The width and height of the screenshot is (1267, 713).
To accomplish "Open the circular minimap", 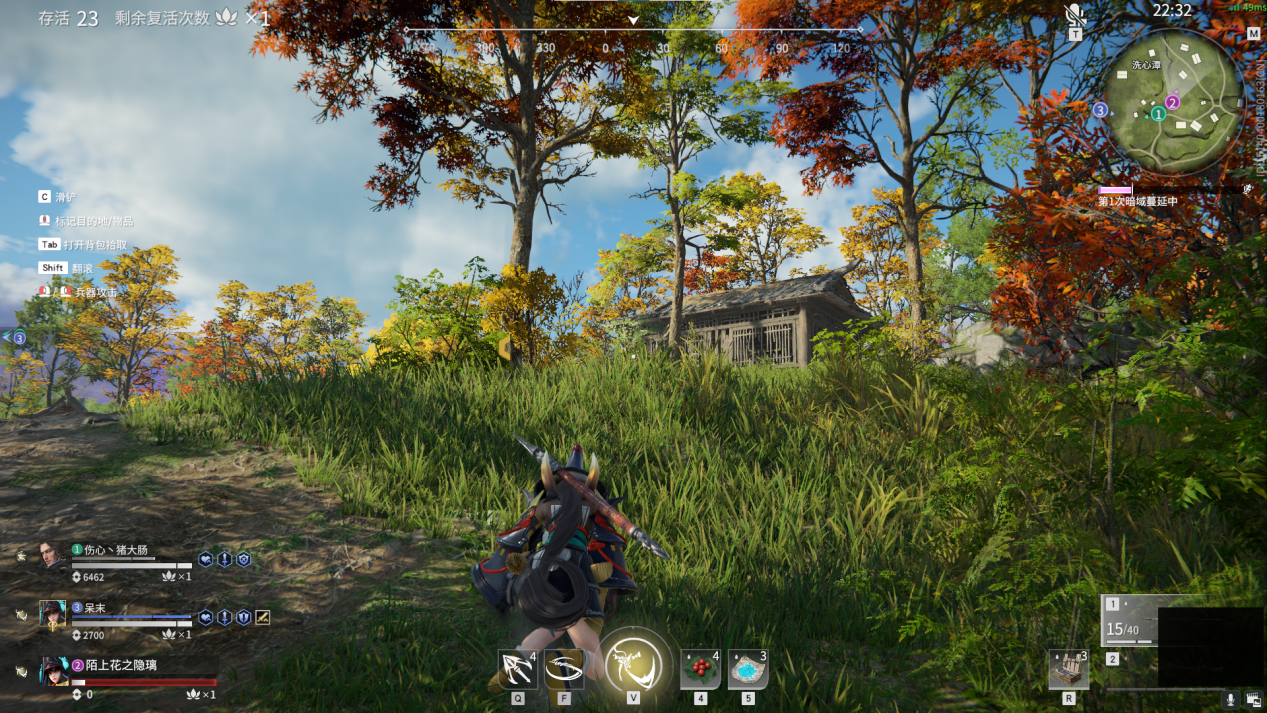I will [1172, 100].
